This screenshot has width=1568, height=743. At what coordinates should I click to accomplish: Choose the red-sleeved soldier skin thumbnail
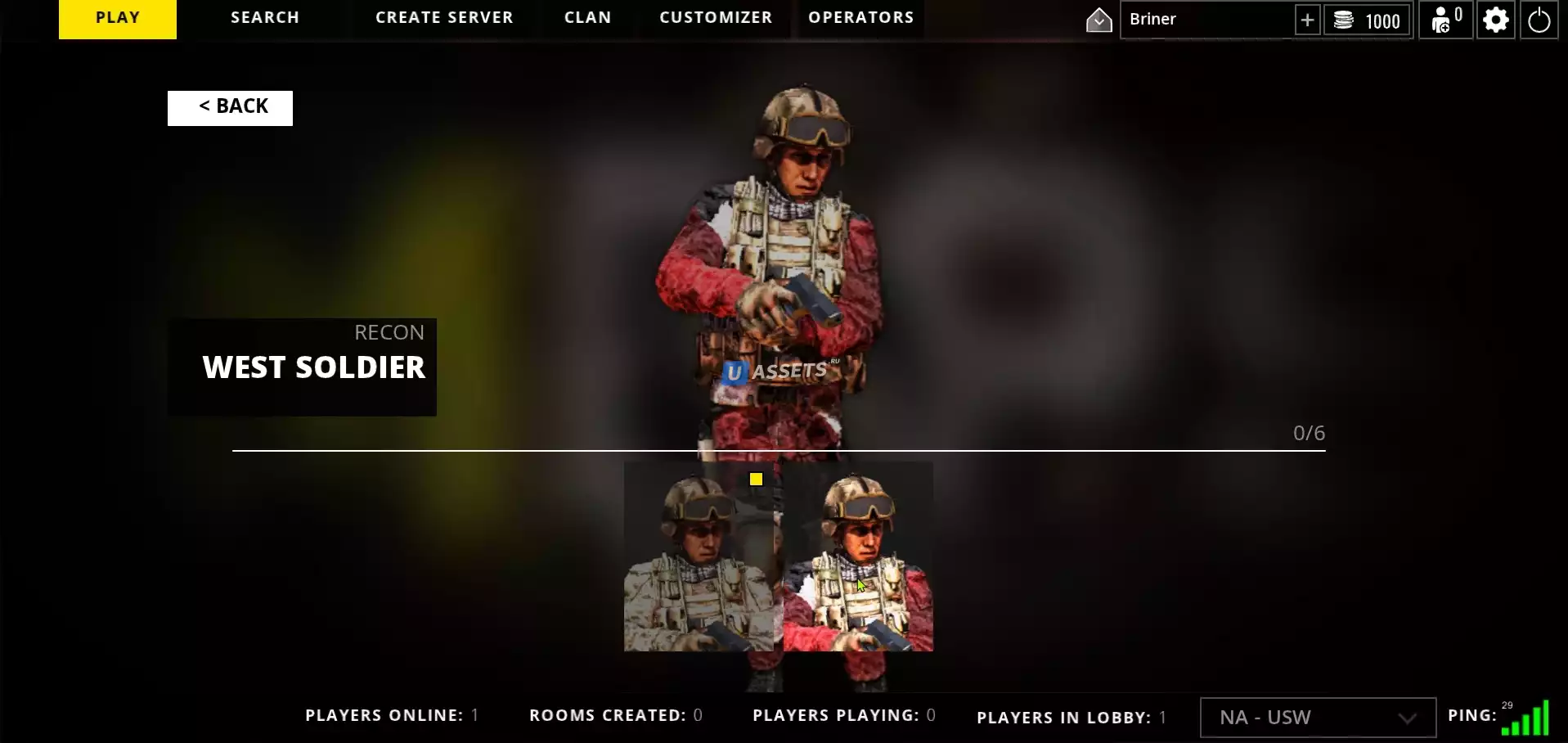[x=858, y=557]
